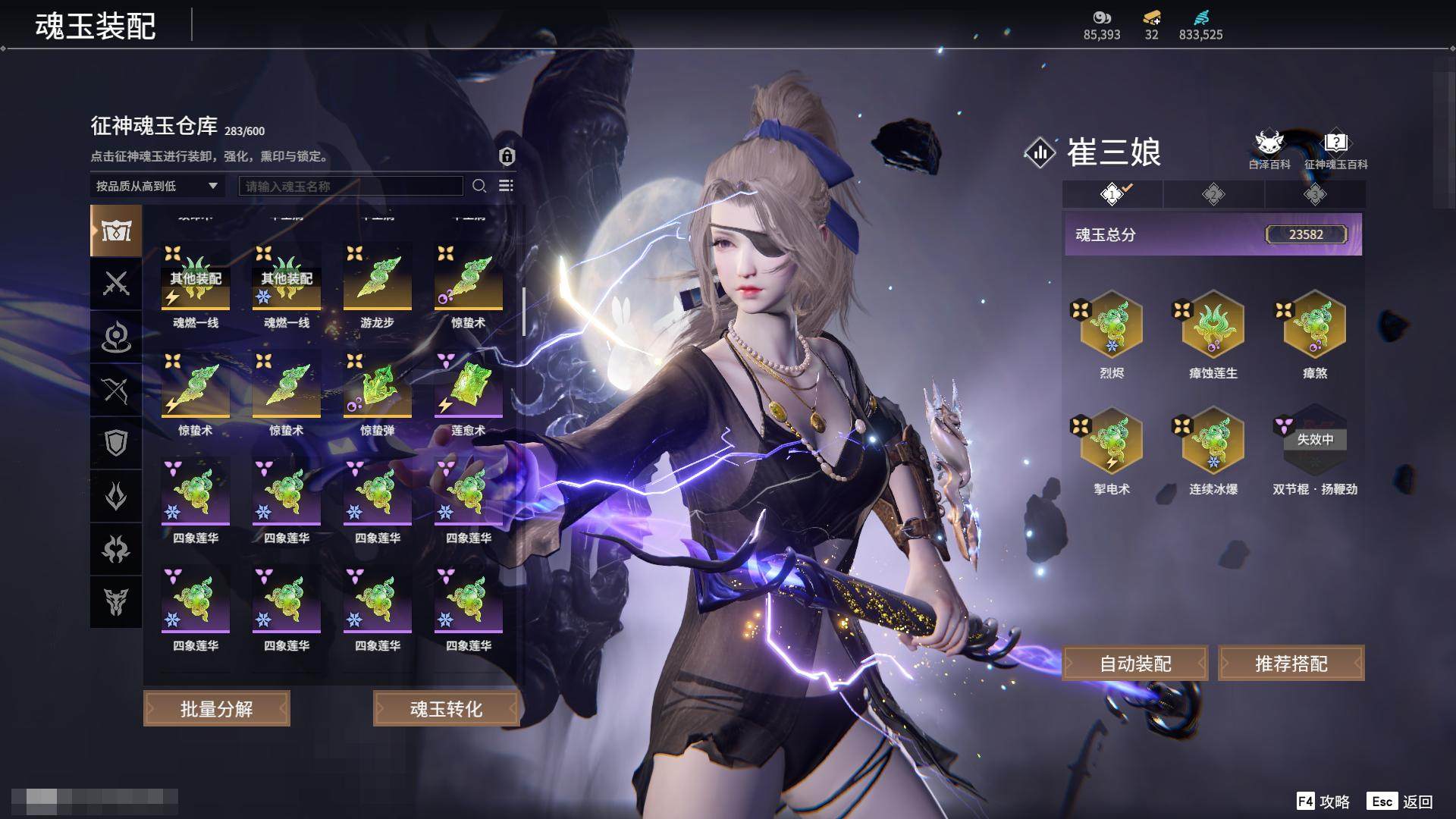
Task: Open 白泽百科 encyclopedia
Action: (x=1269, y=149)
